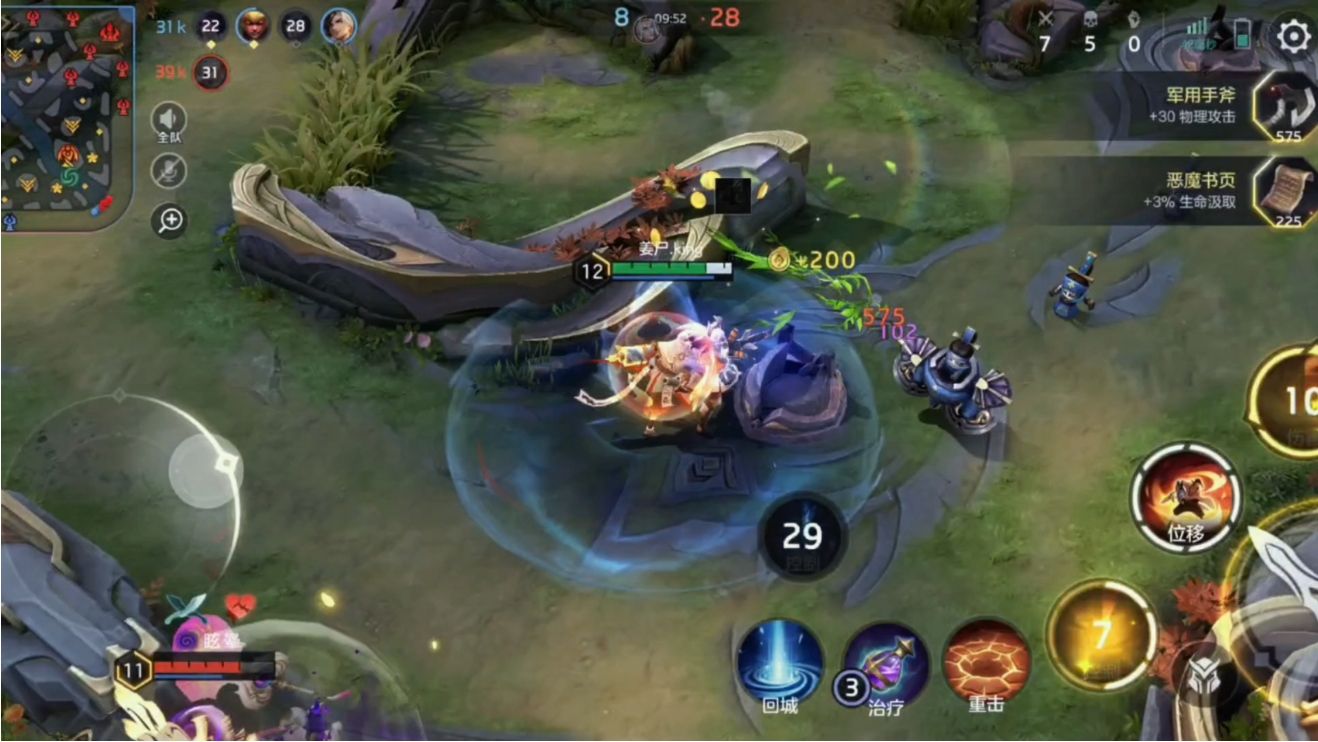This screenshot has width=1318, height=742.
Task: Tap the dark skill showing cooldown 29
Action: [x=802, y=537]
